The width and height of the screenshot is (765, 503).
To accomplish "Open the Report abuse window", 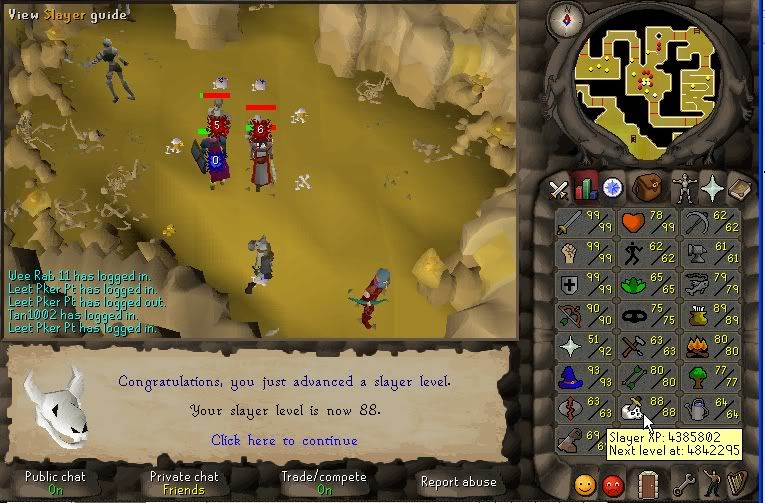I will click(x=458, y=482).
